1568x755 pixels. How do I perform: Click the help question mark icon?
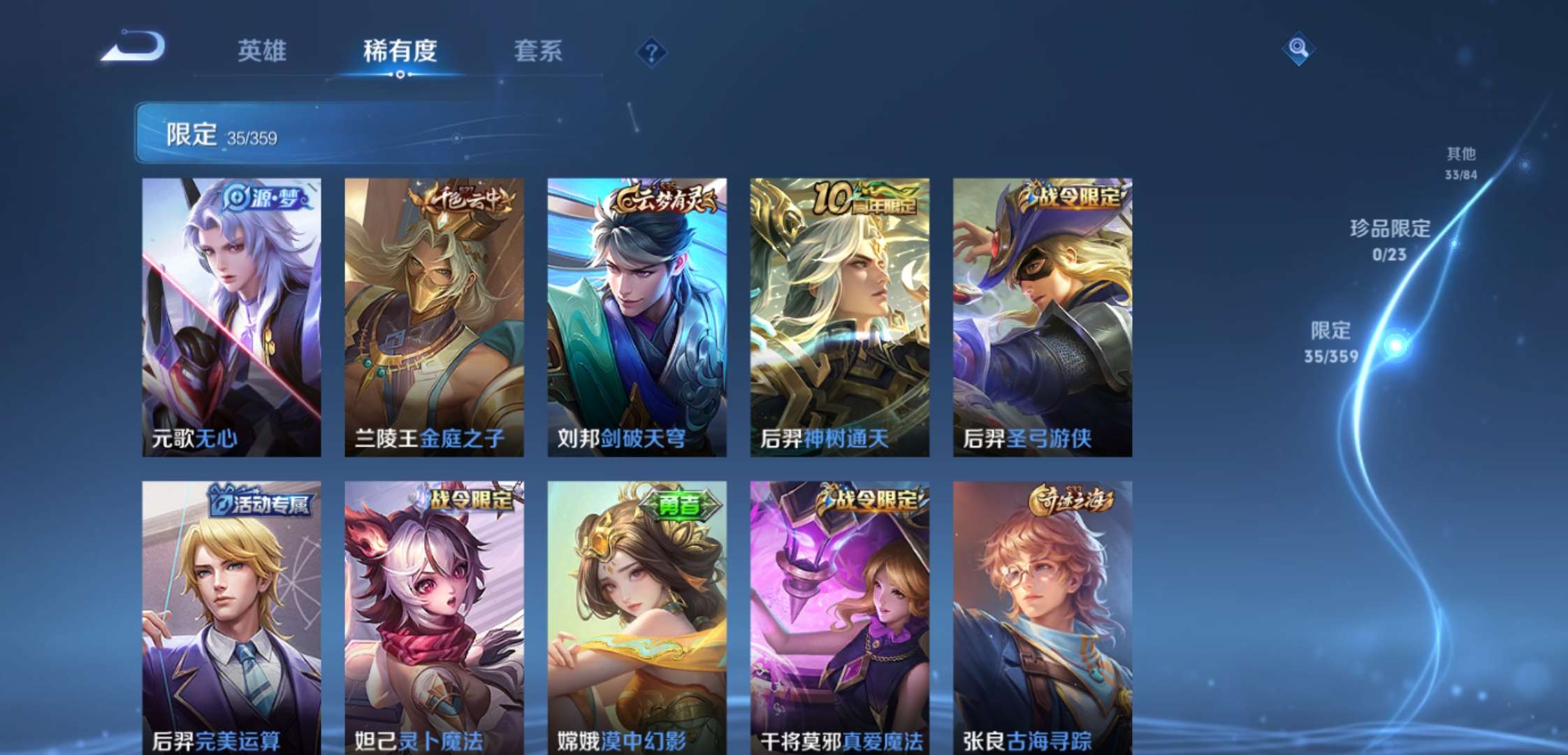[651, 50]
